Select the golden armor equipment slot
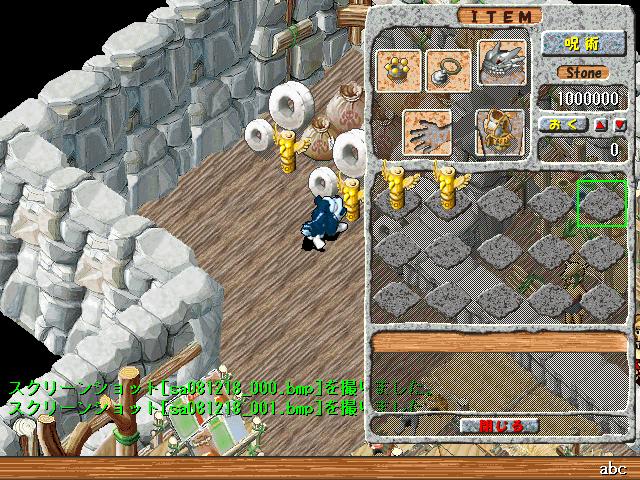The height and width of the screenshot is (480, 640). (498, 130)
